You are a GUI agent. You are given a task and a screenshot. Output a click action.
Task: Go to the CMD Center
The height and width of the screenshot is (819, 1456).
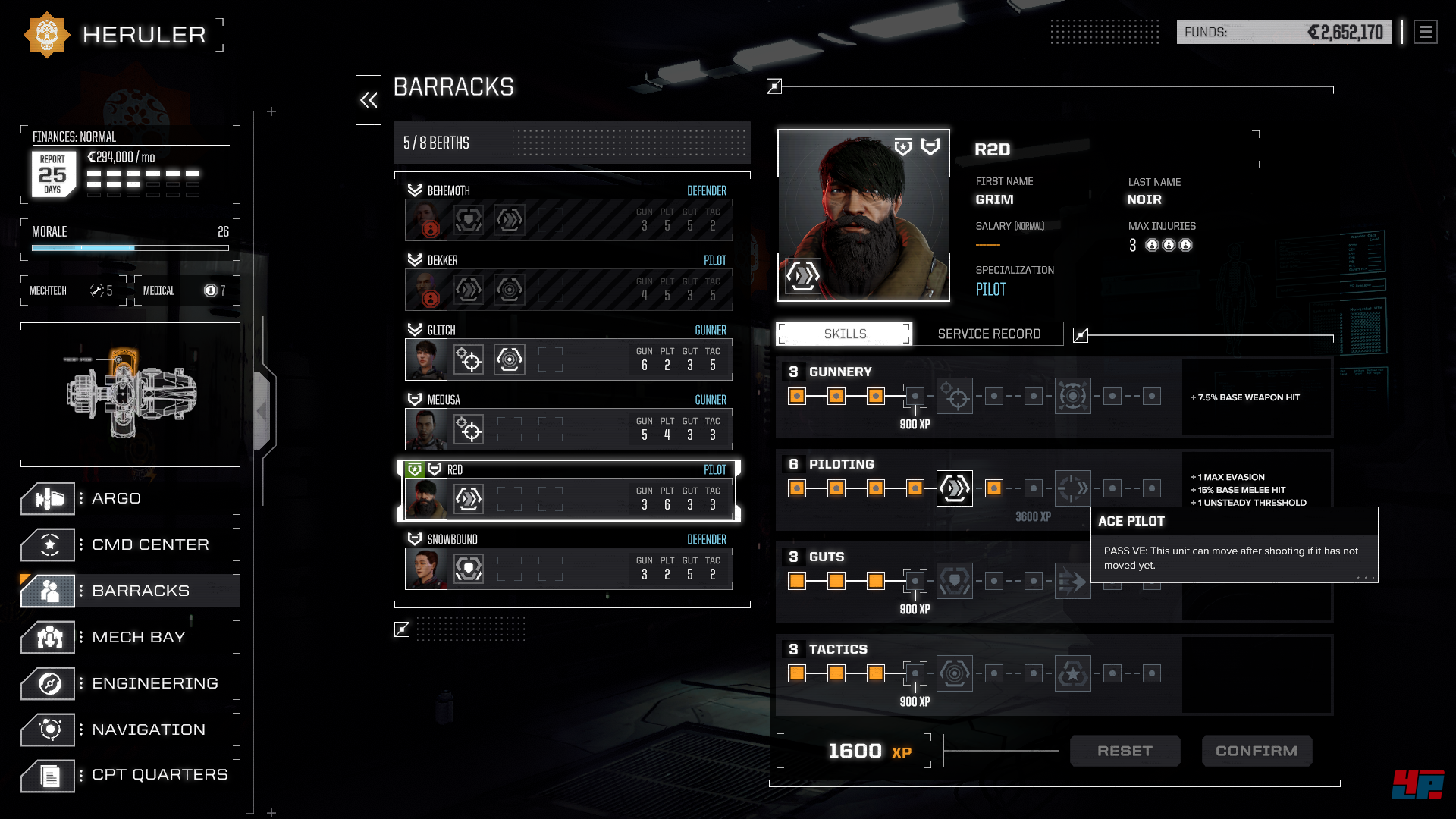tap(129, 545)
